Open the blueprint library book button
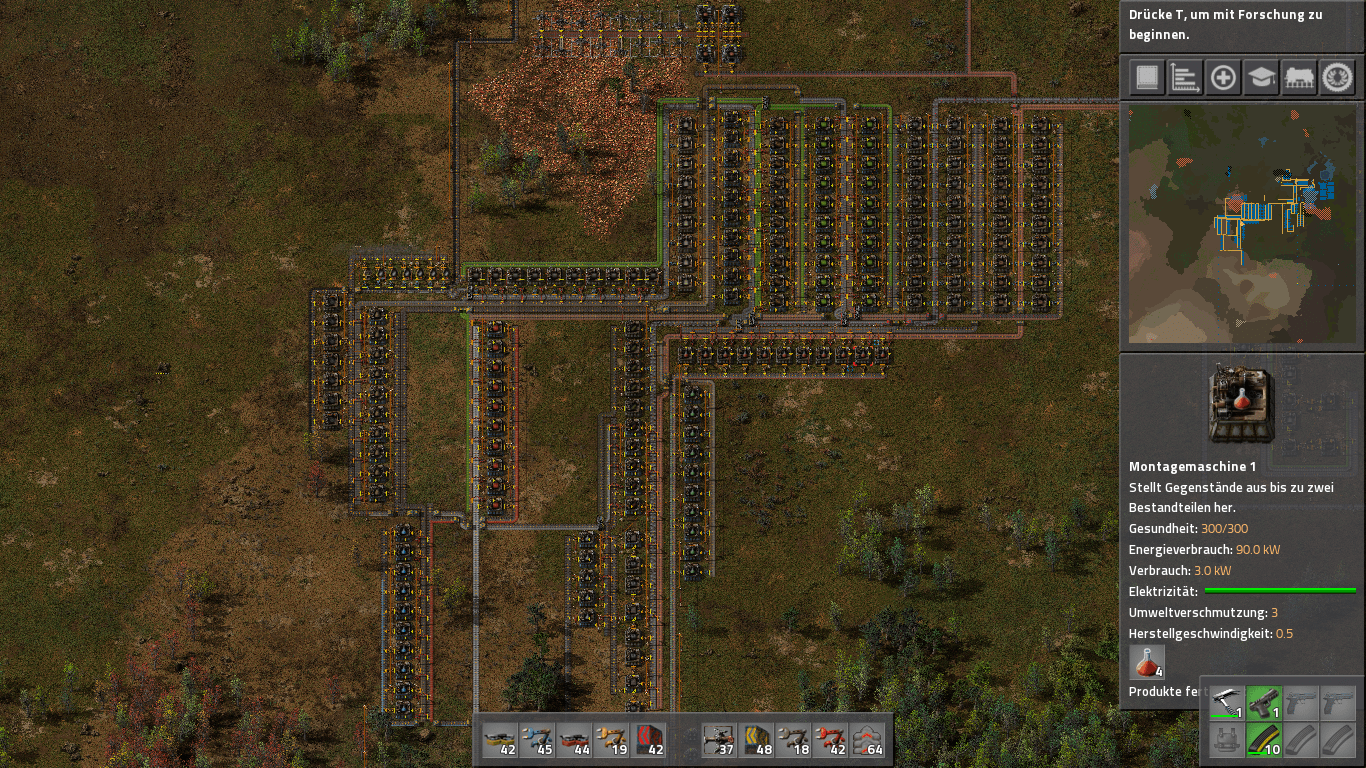 pos(1146,78)
